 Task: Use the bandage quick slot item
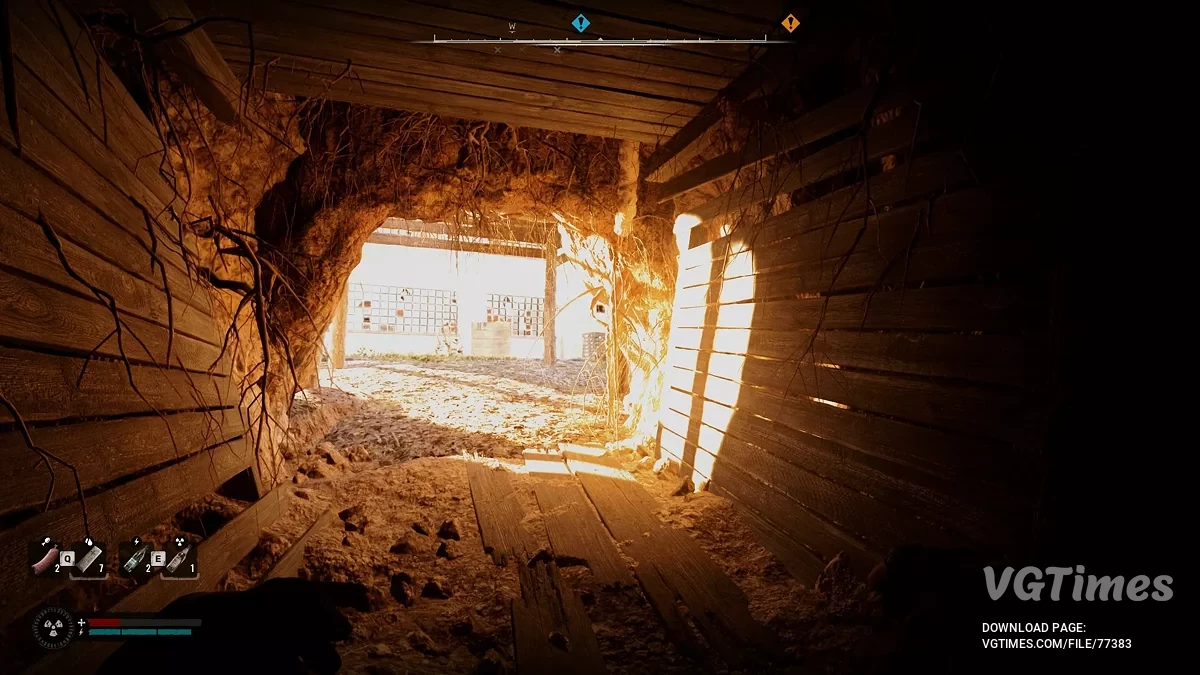(88, 560)
